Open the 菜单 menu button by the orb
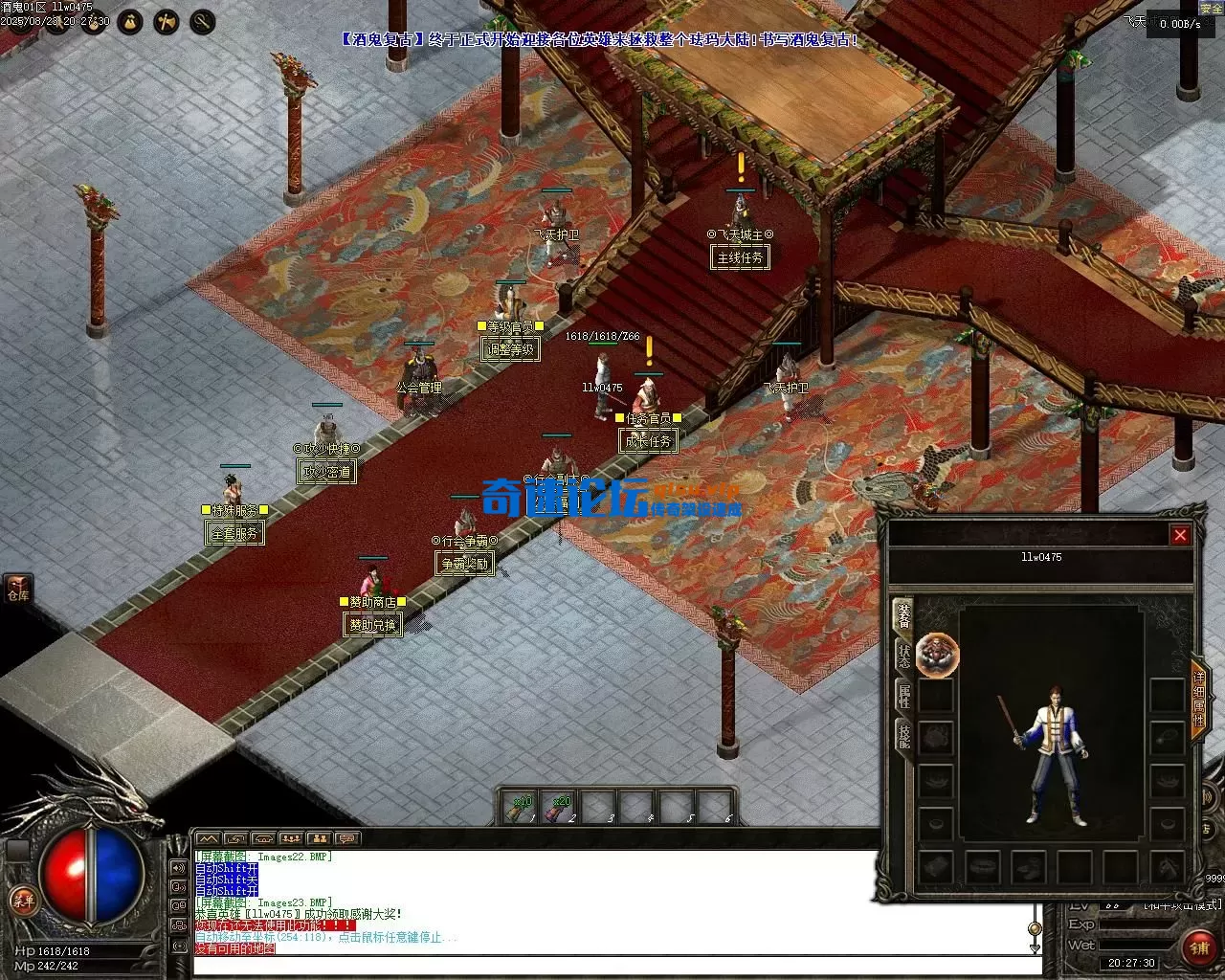The width and height of the screenshot is (1225, 980). [22, 901]
